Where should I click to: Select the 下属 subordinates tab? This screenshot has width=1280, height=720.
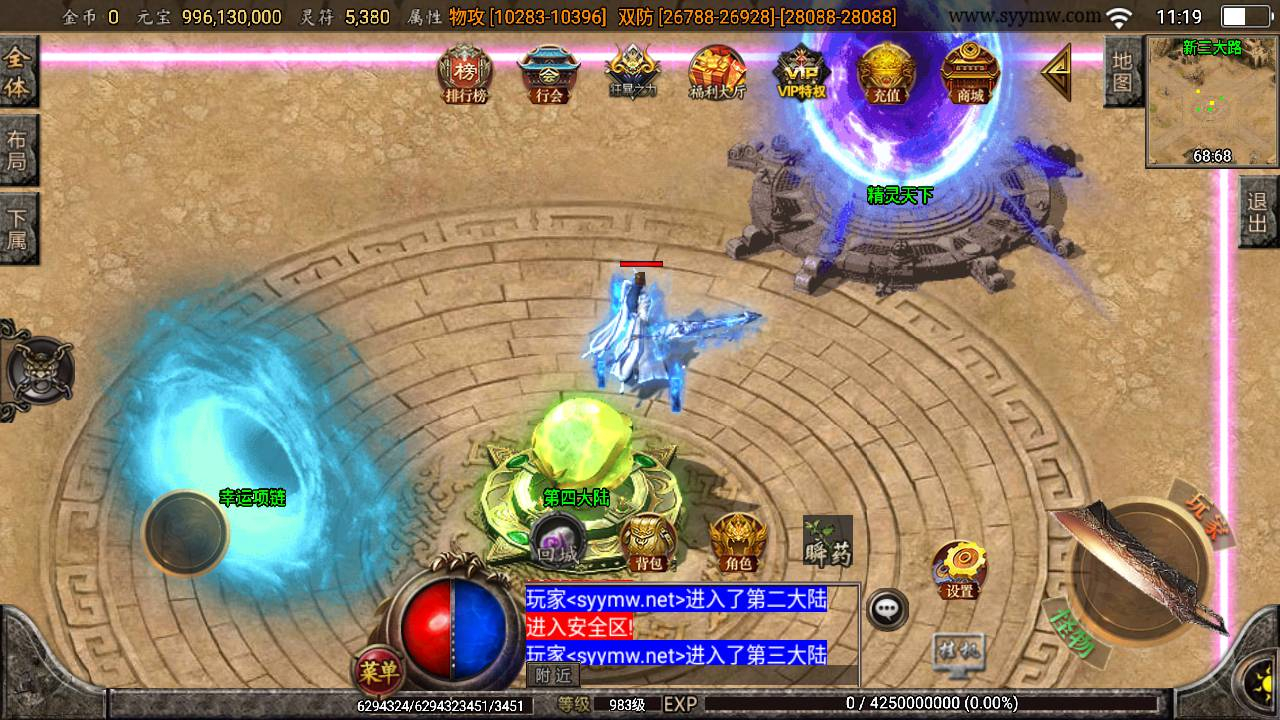point(18,228)
